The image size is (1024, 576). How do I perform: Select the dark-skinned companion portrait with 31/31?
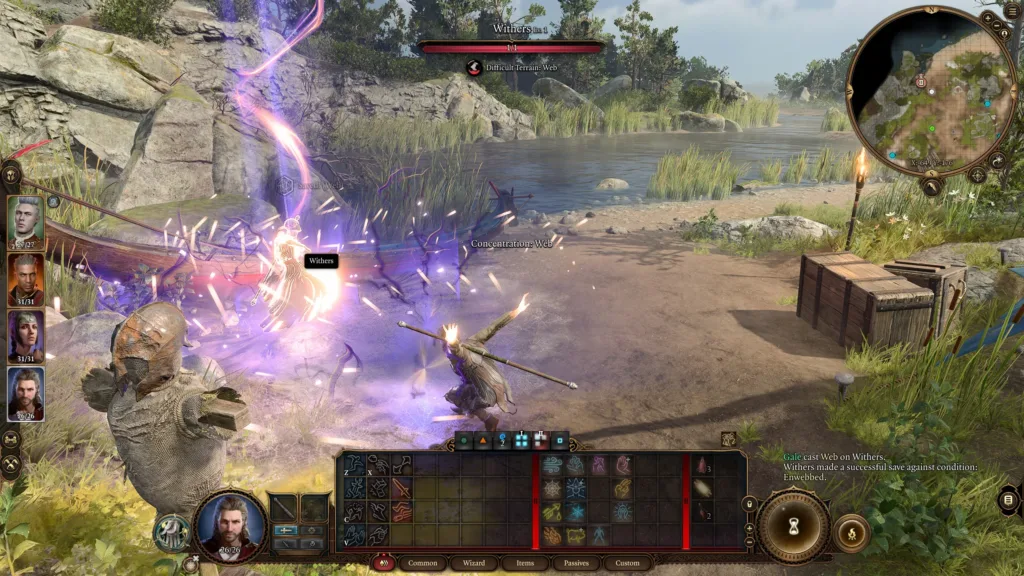[26, 279]
